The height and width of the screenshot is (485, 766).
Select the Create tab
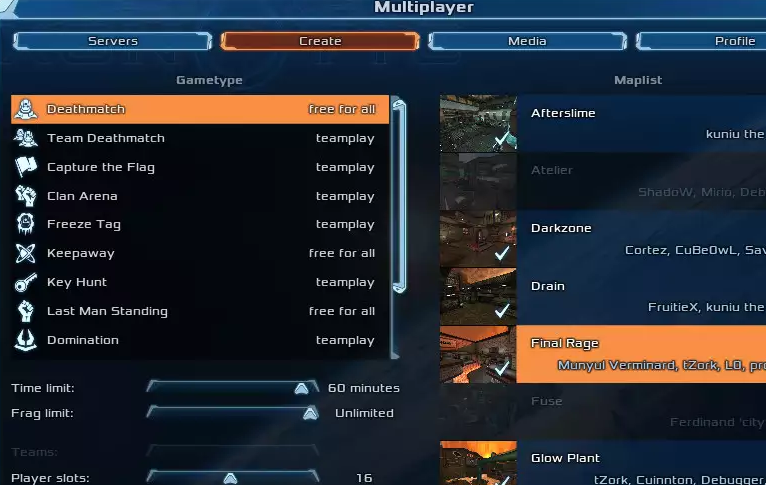[320, 41]
